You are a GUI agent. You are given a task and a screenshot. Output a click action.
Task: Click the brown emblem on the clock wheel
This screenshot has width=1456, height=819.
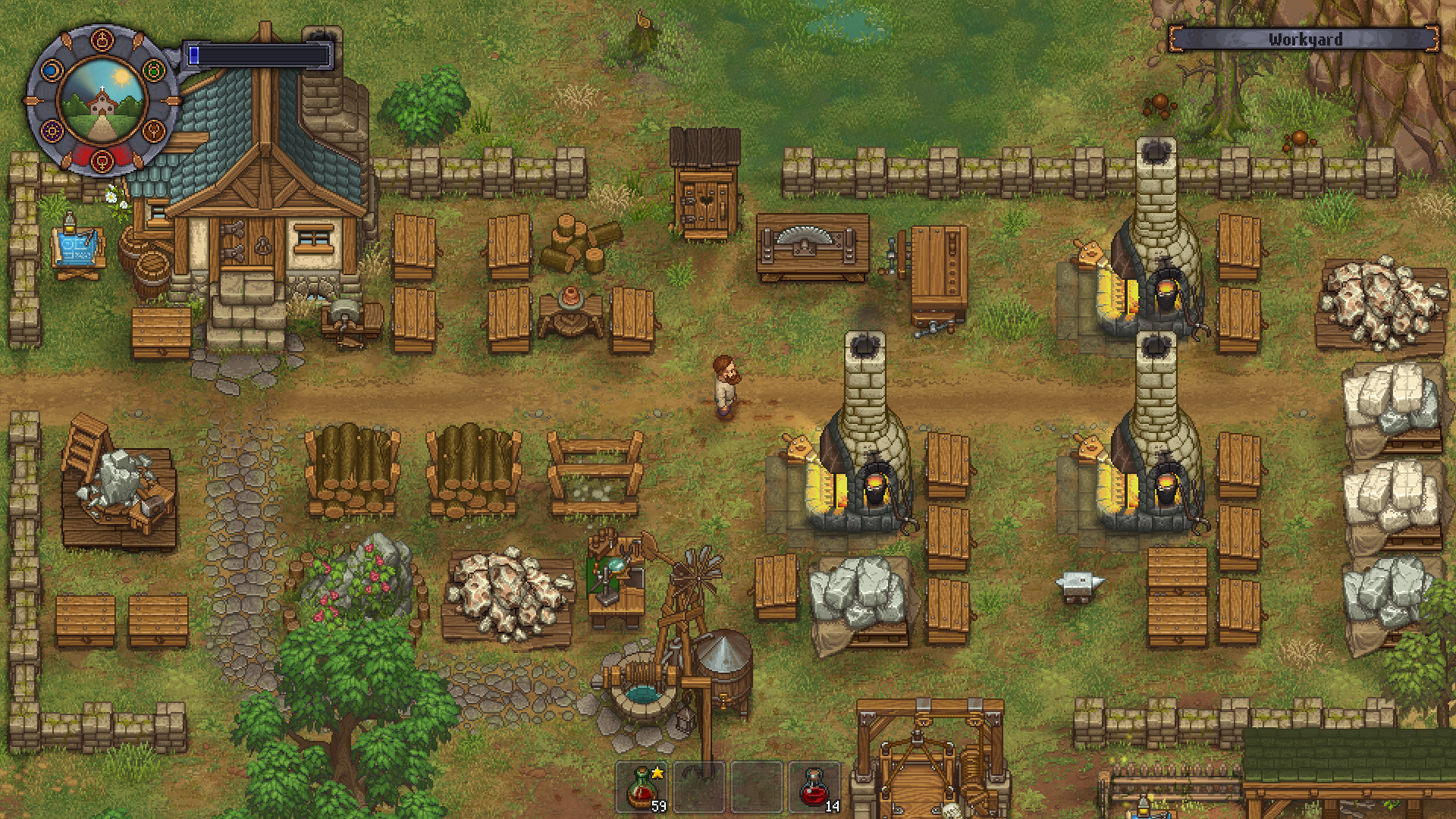point(154,130)
